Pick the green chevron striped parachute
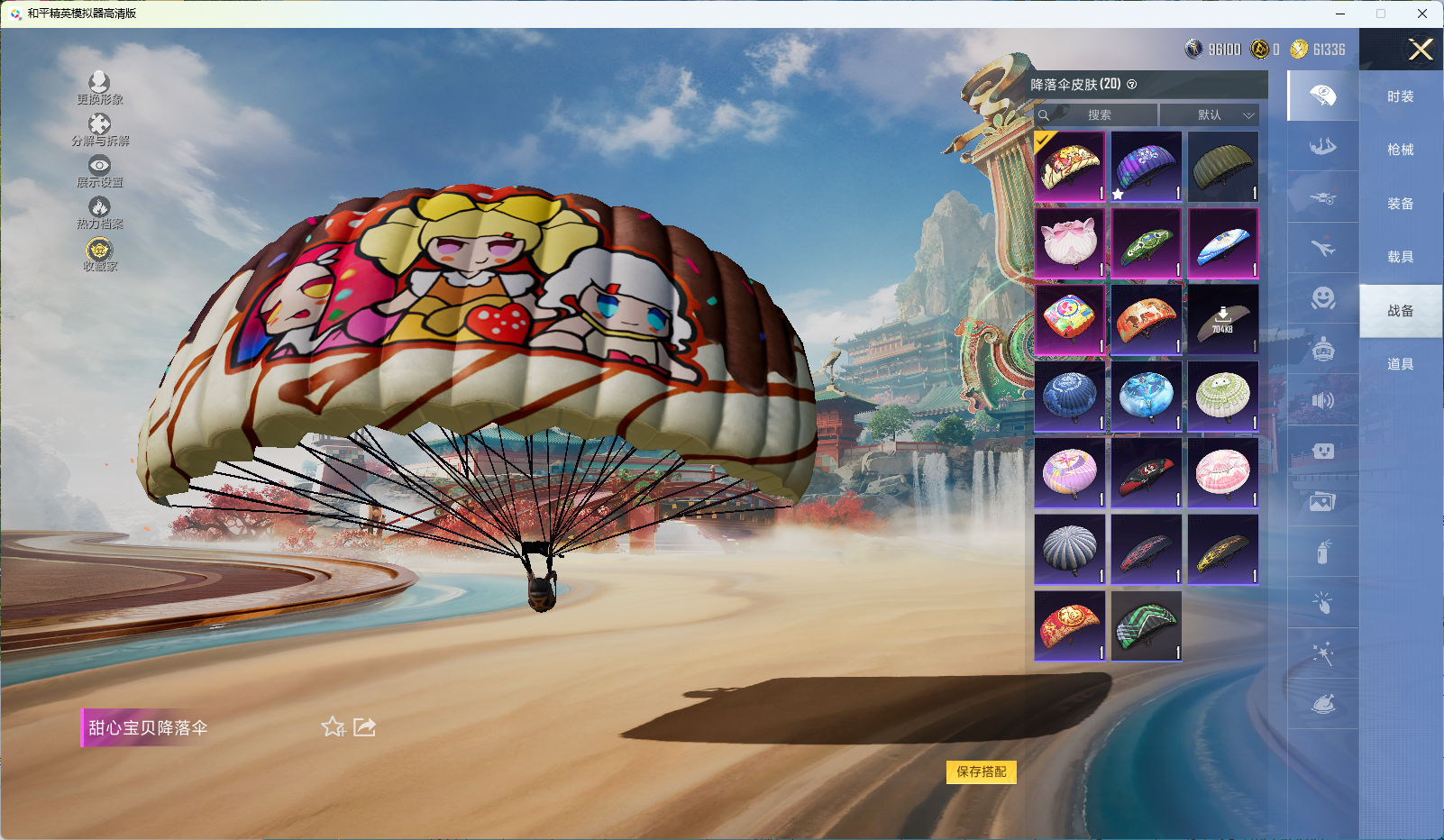This screenshot has width=1444, height=840. (1146, 626)
